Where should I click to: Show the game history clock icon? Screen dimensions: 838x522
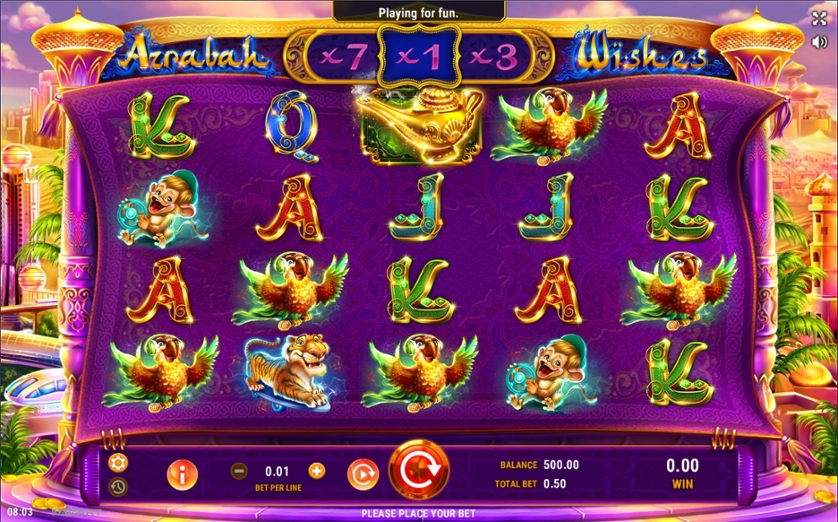point(118,487)
